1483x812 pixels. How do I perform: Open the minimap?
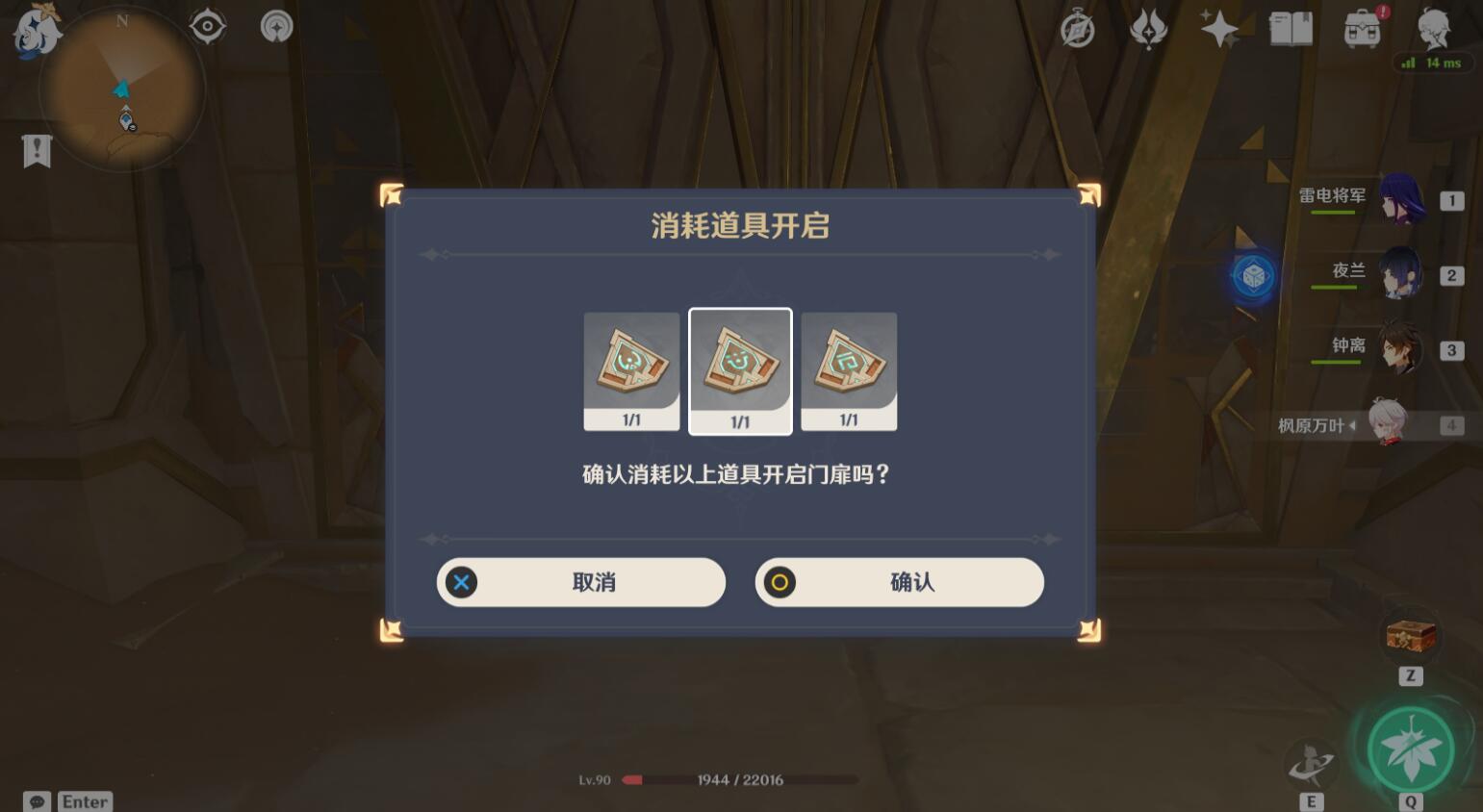coord(122,89)
